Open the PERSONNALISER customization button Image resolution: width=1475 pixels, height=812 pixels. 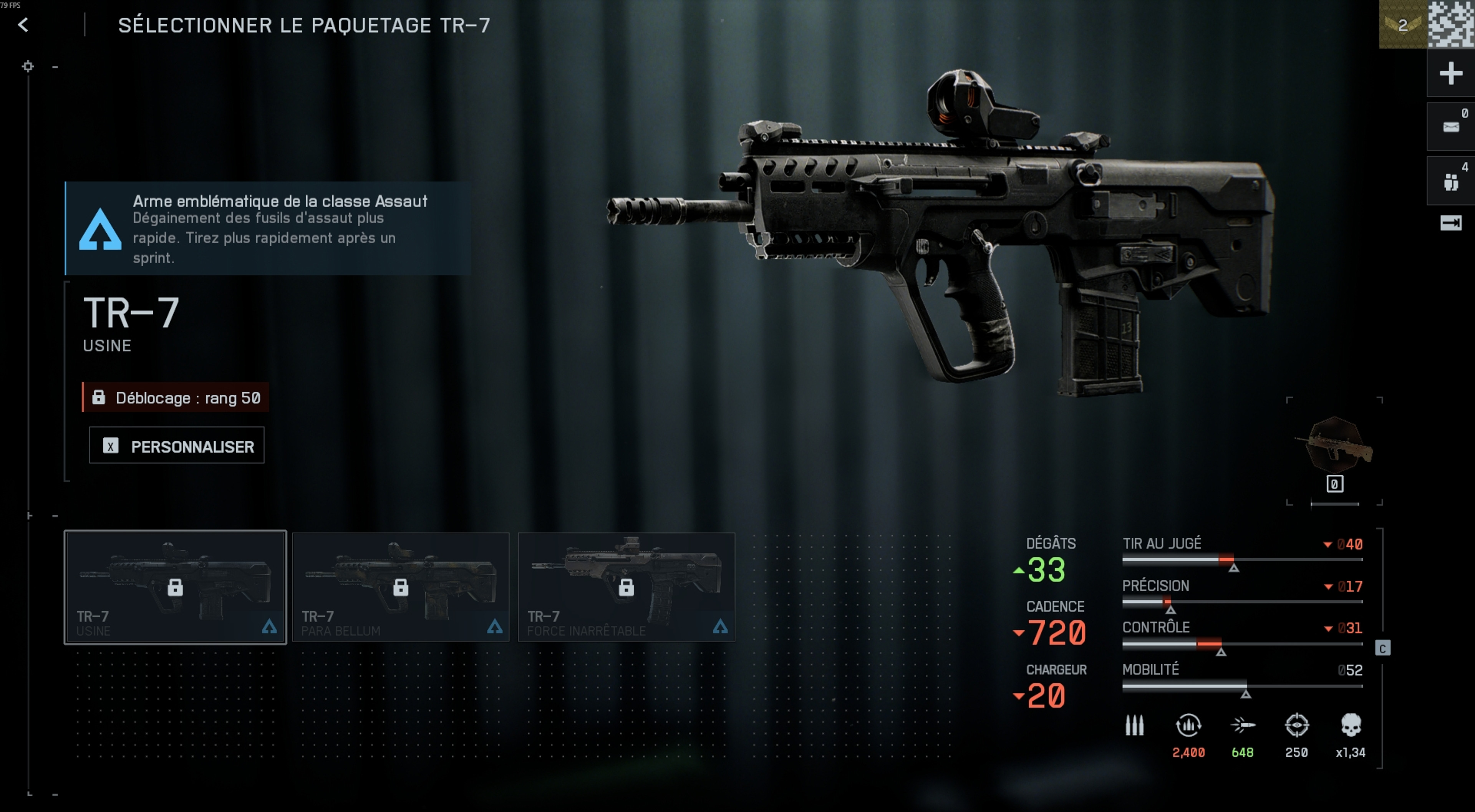click(177, 446)
